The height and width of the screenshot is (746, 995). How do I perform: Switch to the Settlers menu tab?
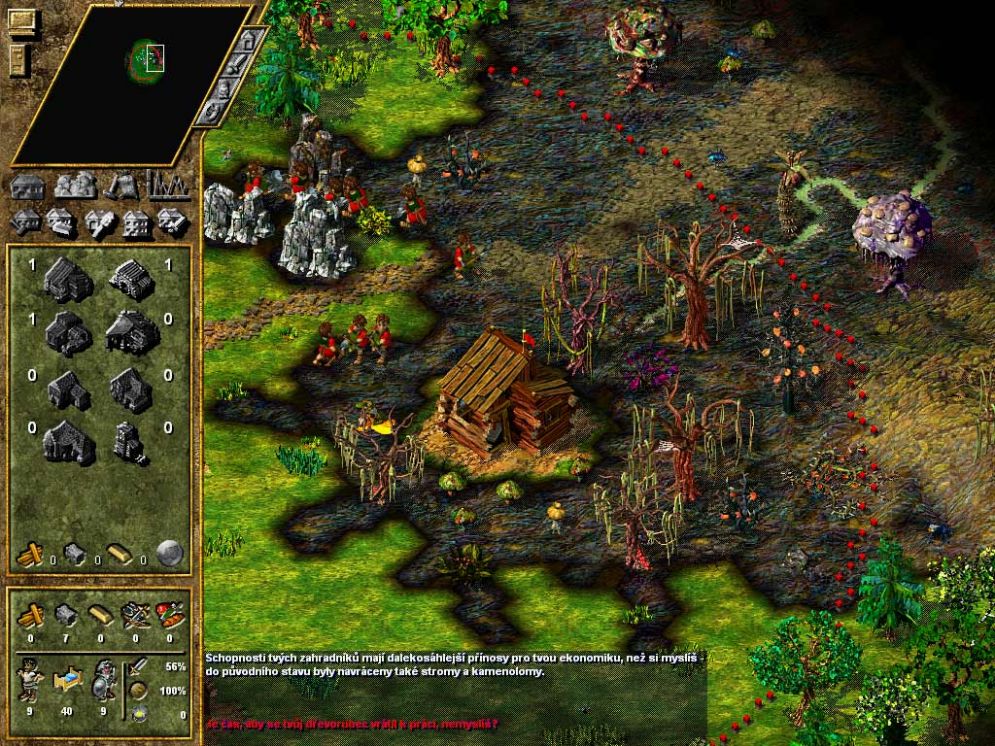click(75, 186)
